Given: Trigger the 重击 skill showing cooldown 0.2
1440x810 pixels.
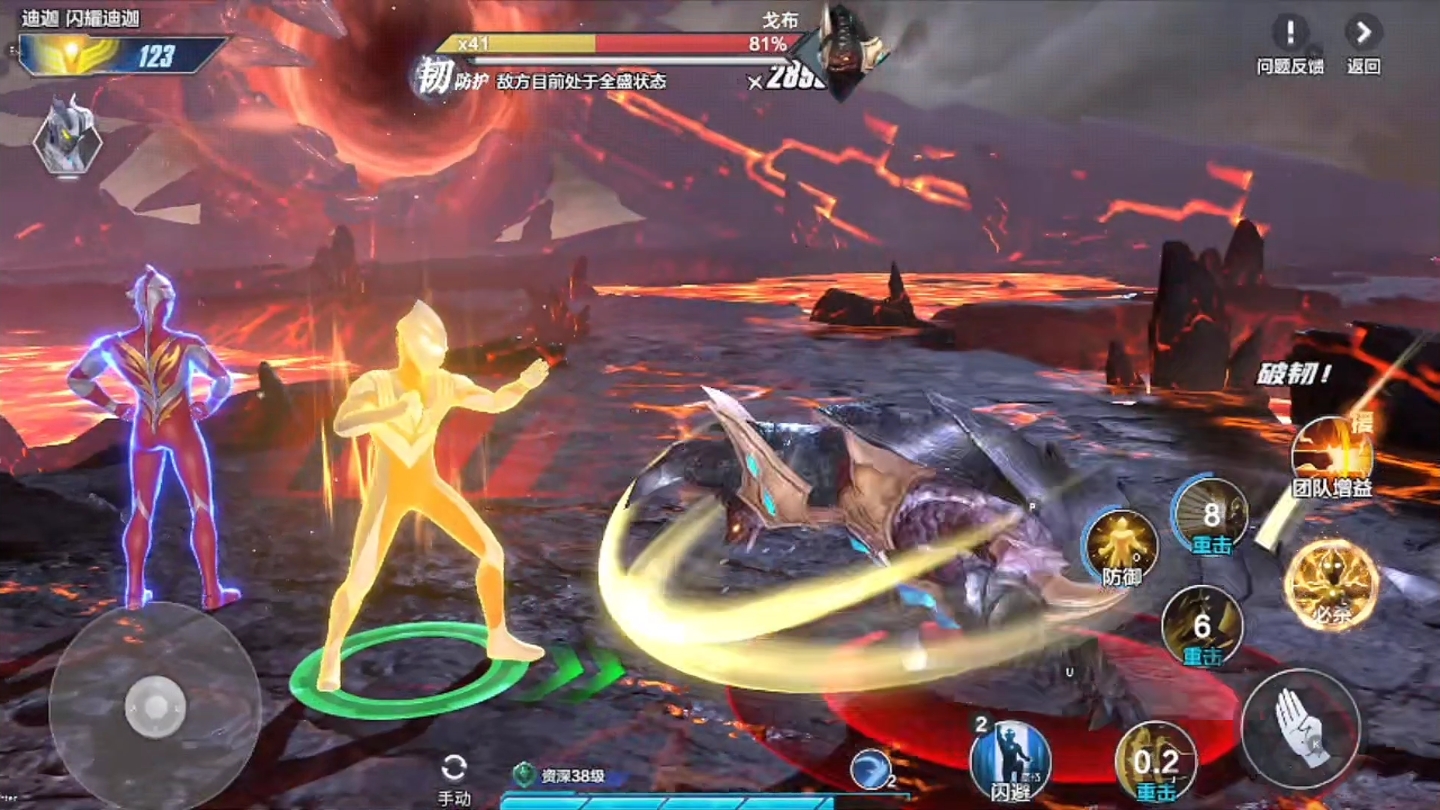Looking at the screenshot, I should click(x=1156, y=760).
